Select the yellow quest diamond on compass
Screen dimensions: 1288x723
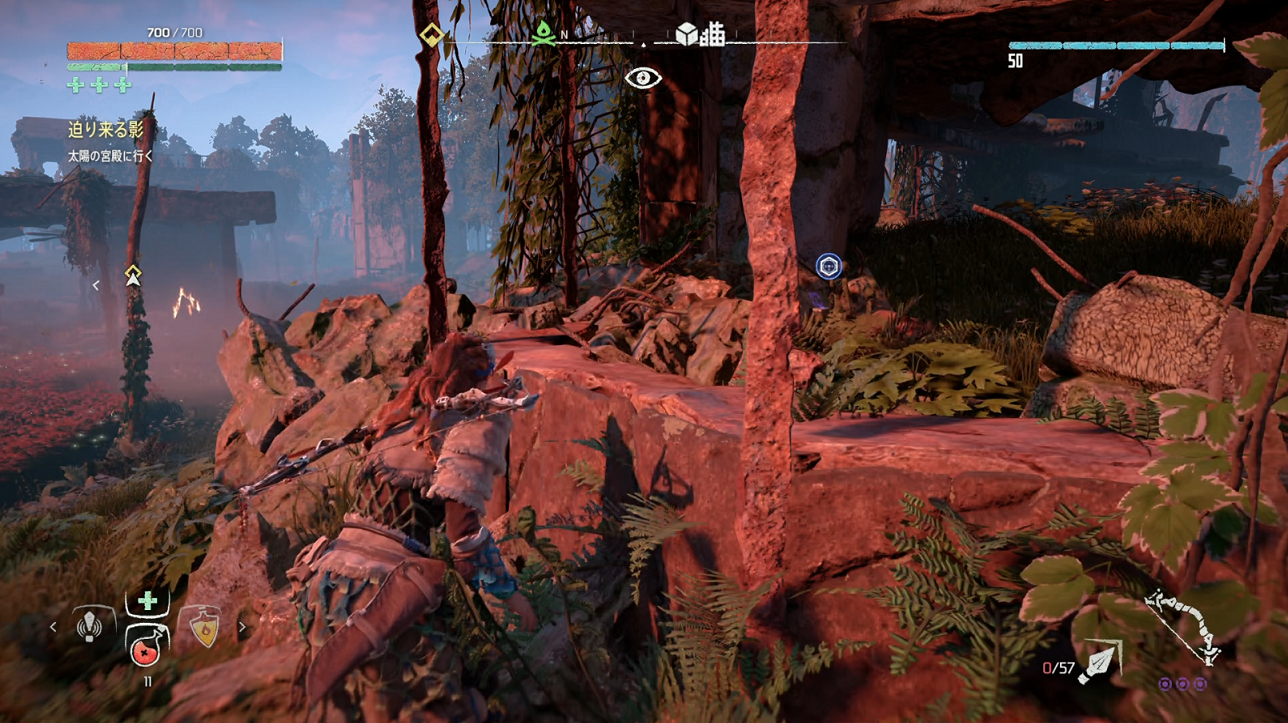click(432, 35)
